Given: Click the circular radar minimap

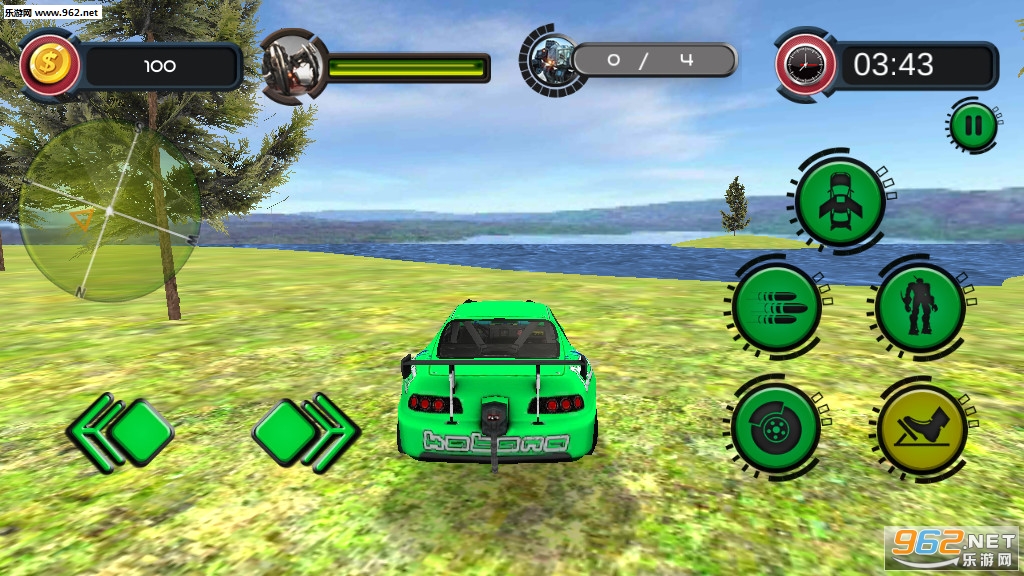Looking at the screenshot, I should pos(109,210).
